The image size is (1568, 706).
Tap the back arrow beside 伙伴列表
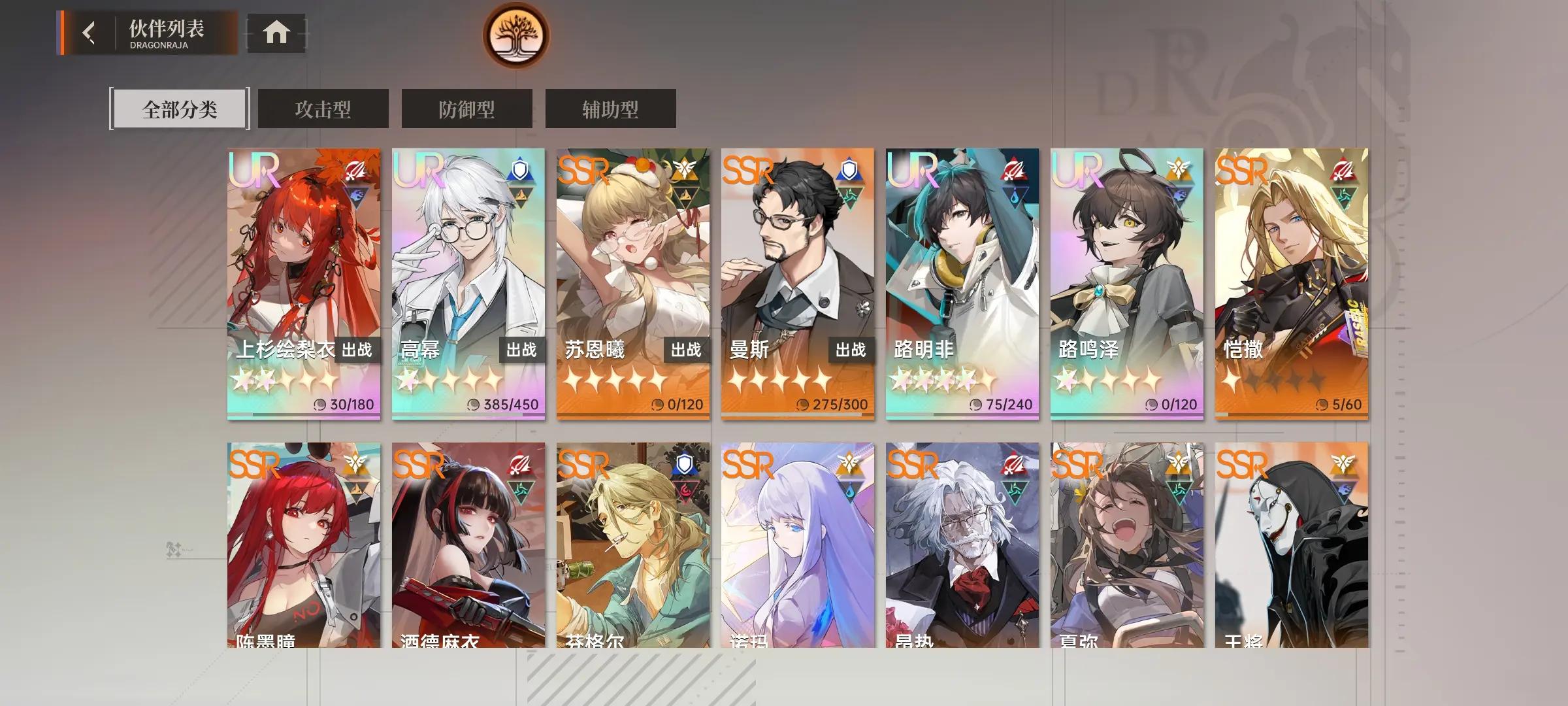[89, 34]
